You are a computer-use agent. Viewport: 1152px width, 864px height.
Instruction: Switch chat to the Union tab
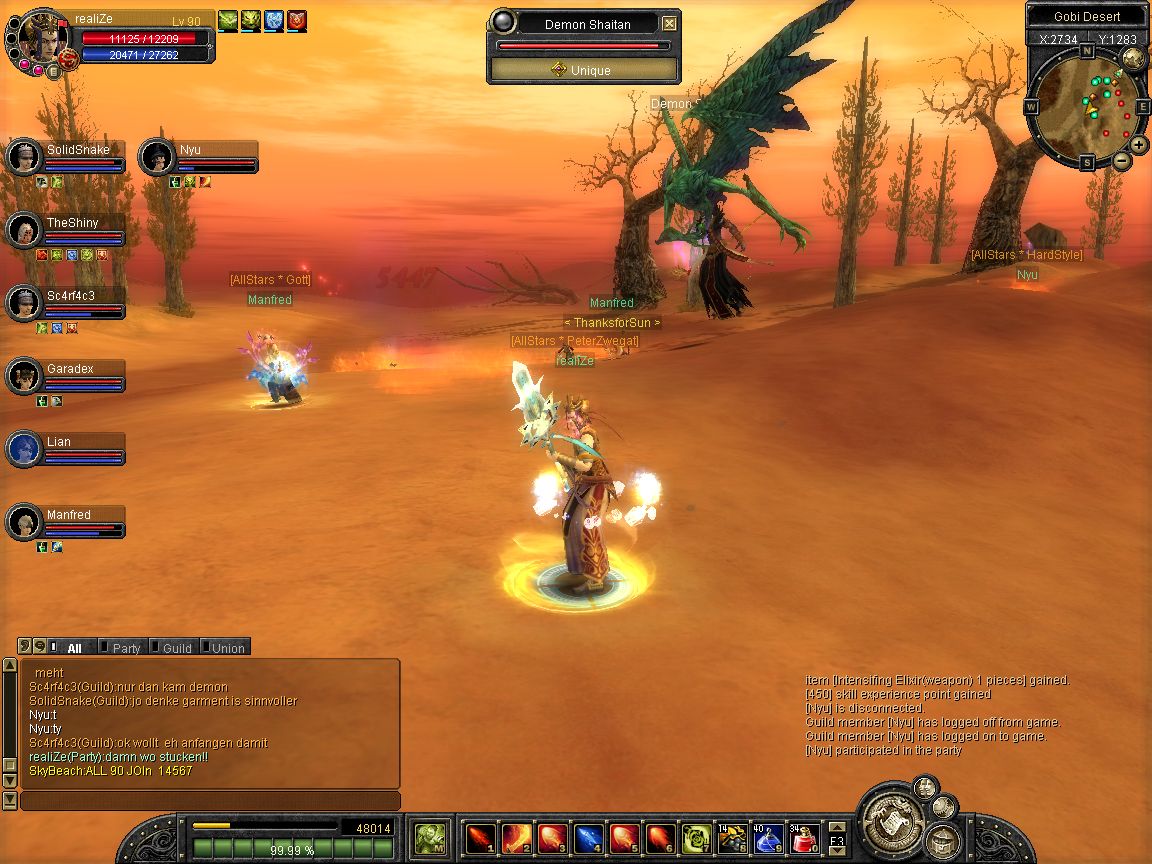click(227, 648)
